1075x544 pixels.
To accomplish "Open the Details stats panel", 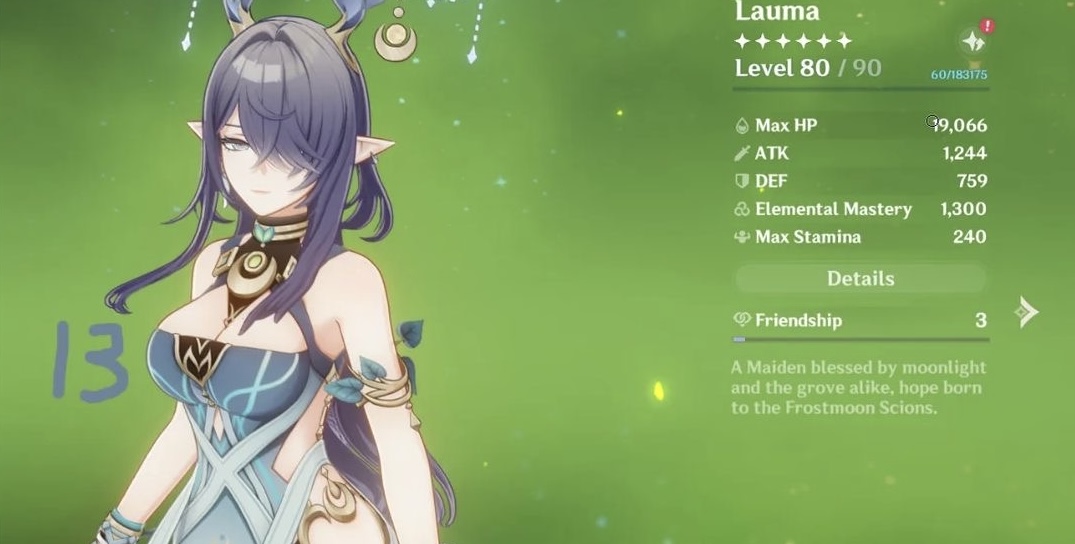I will click(860, 279).
